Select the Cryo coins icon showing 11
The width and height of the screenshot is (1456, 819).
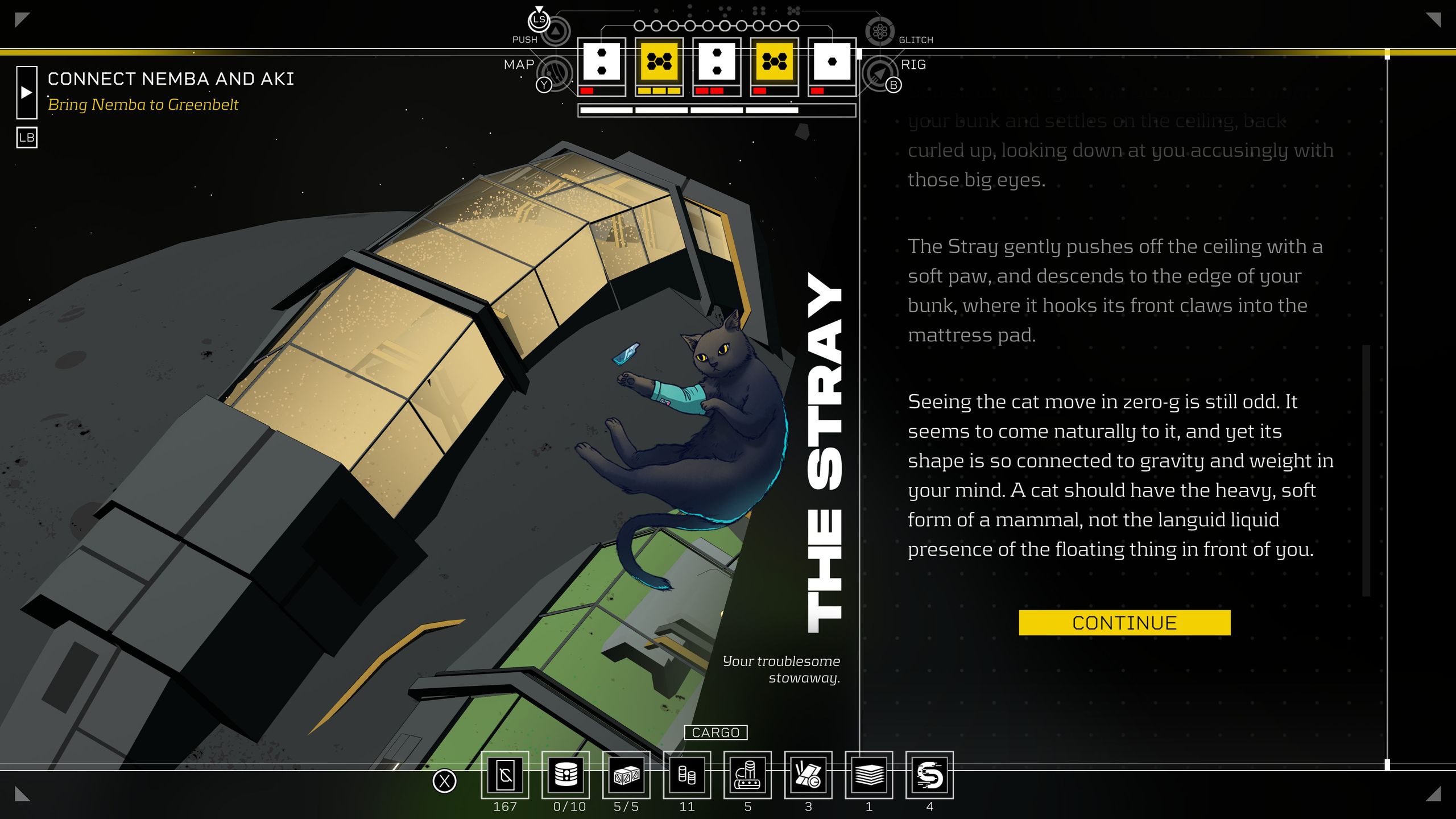point(688,776)
